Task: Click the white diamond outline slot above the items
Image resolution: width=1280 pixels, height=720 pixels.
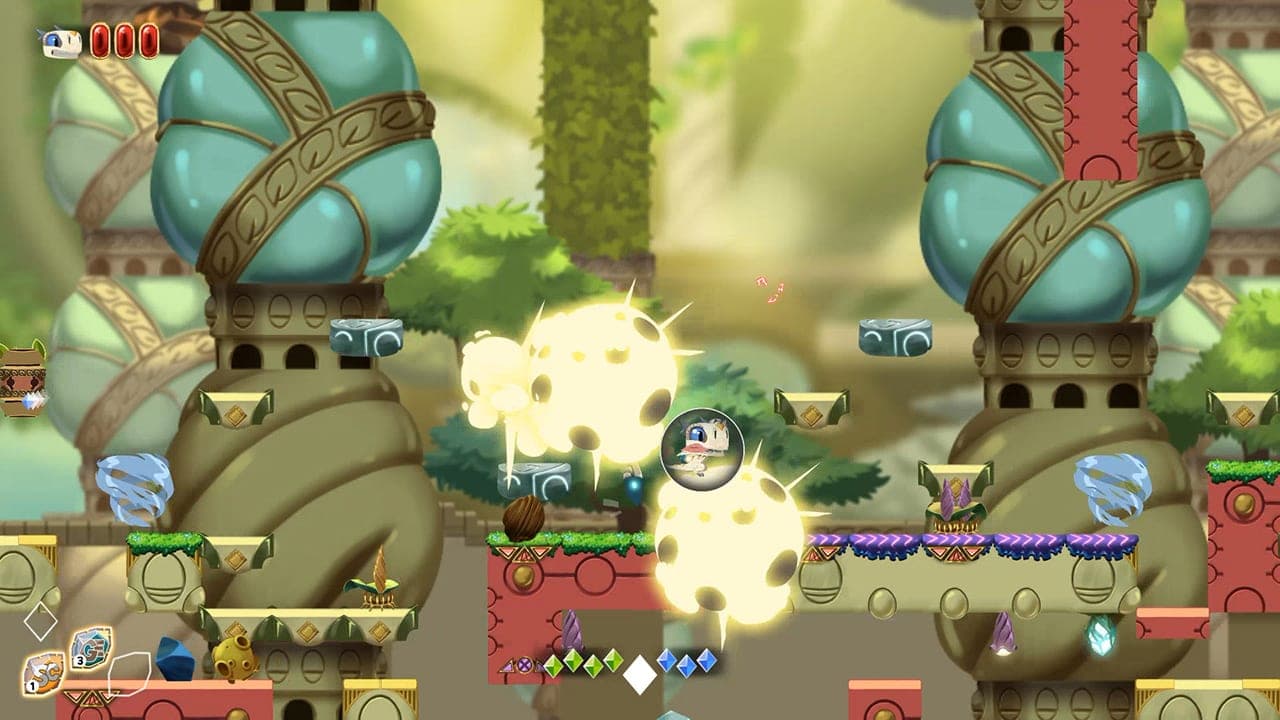Action: pyautogui.click(x=42, y=620)
